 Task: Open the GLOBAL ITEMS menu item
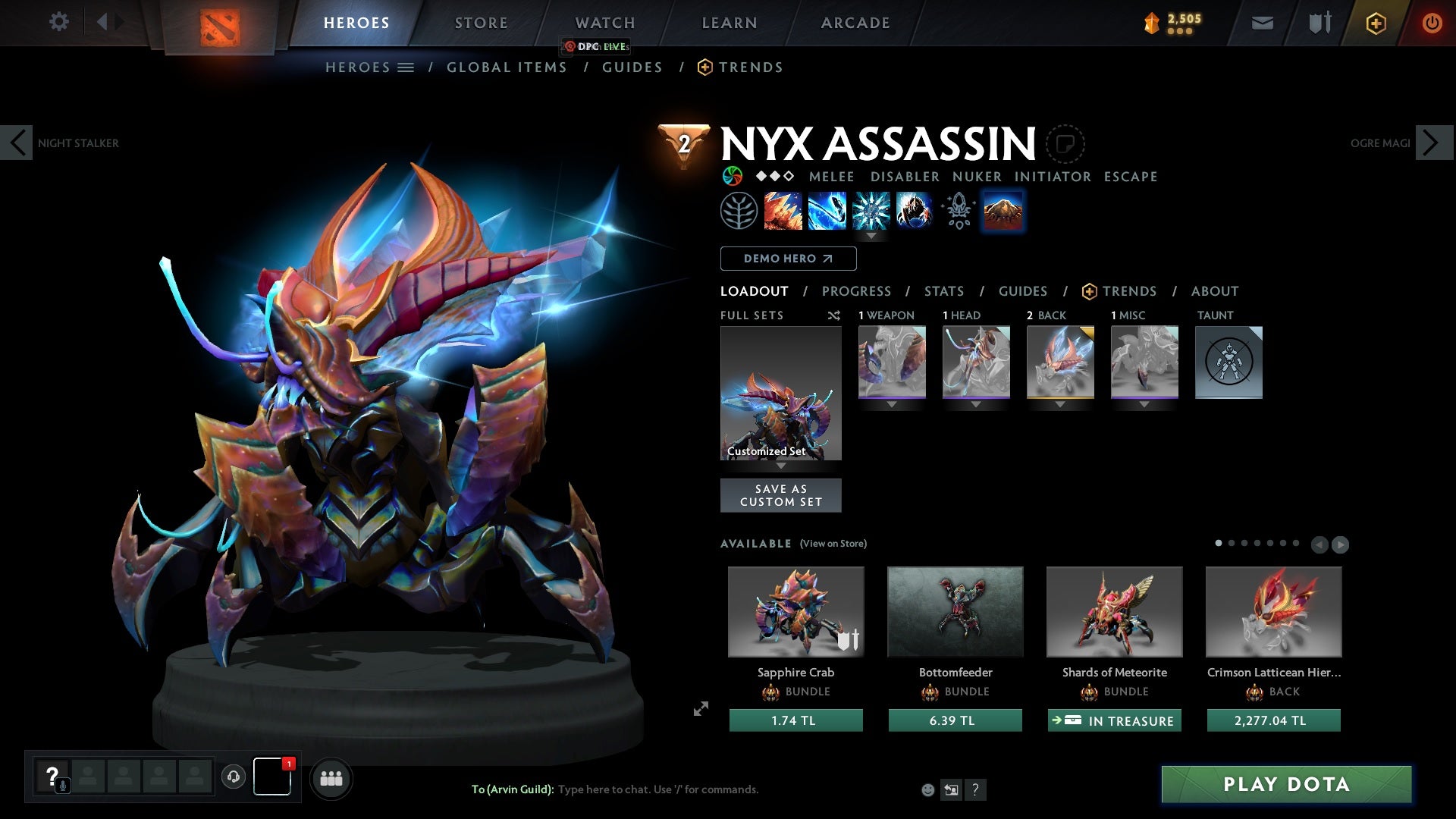click(506, 67)
